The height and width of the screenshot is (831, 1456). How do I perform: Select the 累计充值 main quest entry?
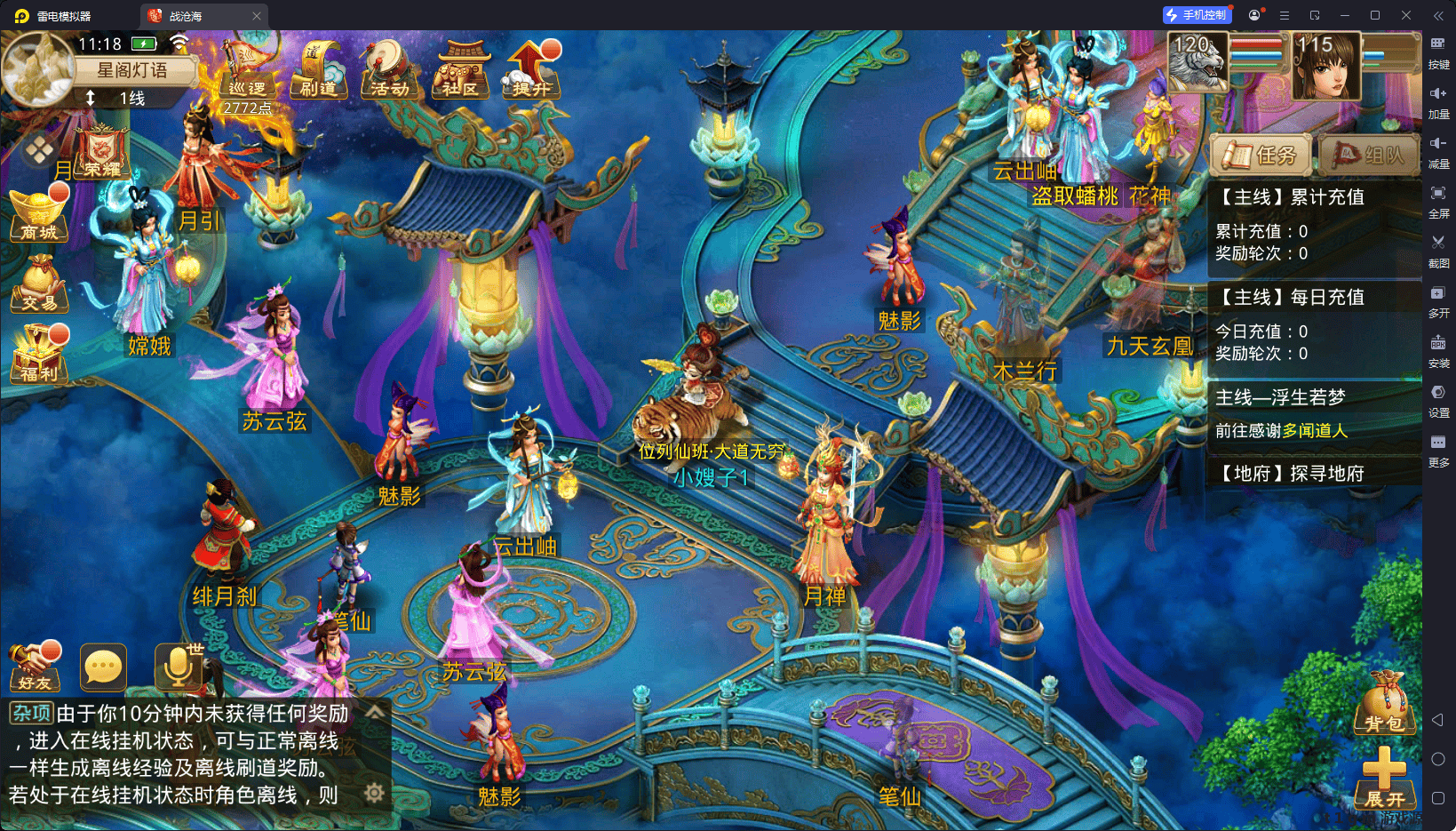[x=1315, y=225]
